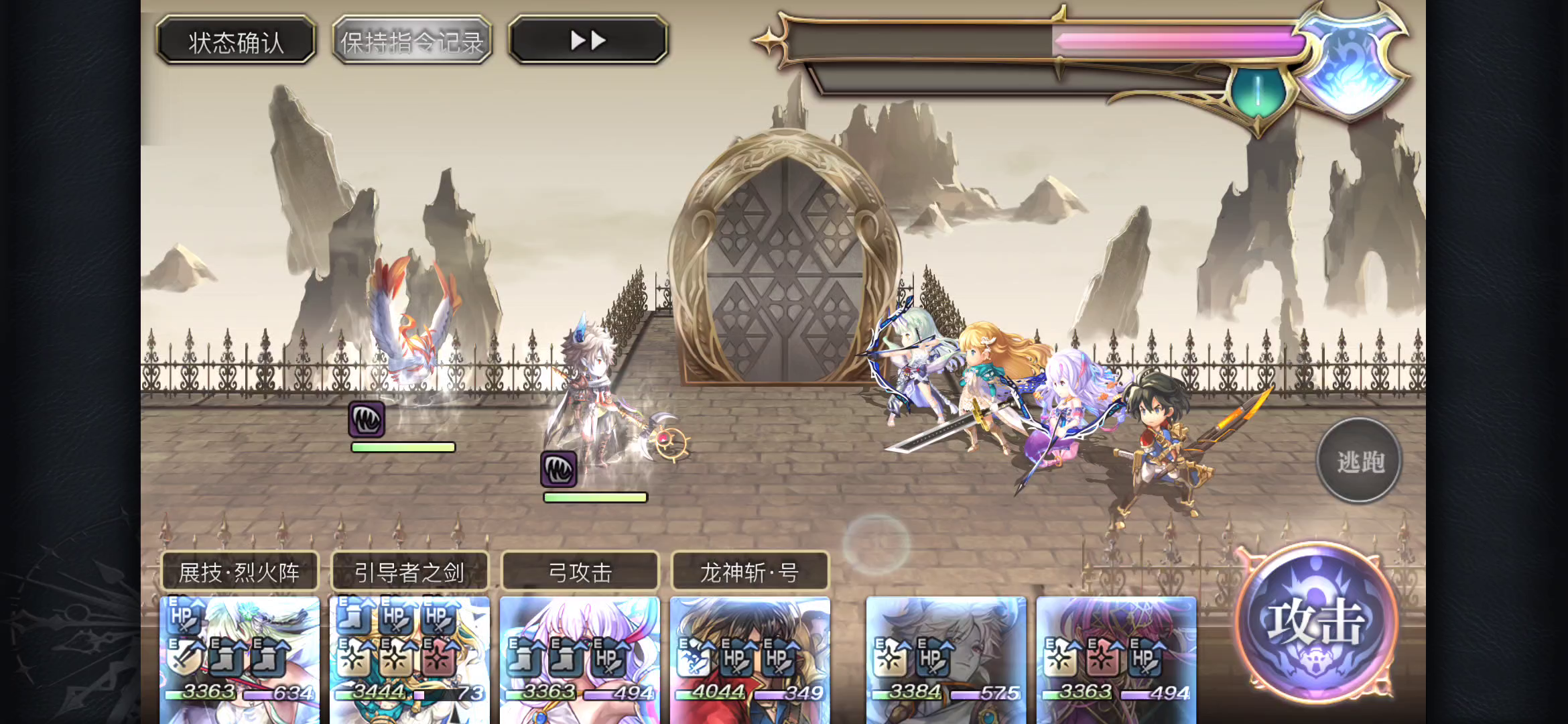
Task: Tap the HP buff icon on the 弓攻击 archer card
Action: click(608, 660)
